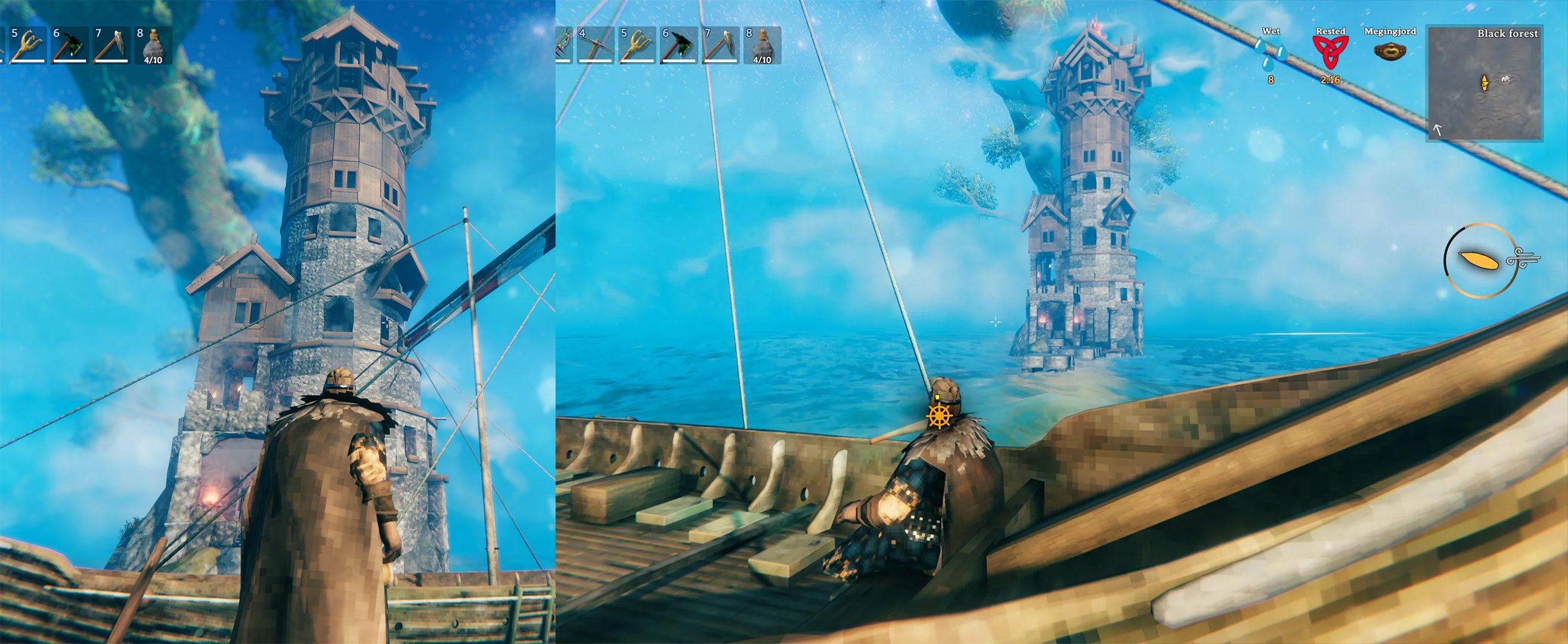
Task: Click the north arrow on the minimap
Action: click(x=1437, y=131)
